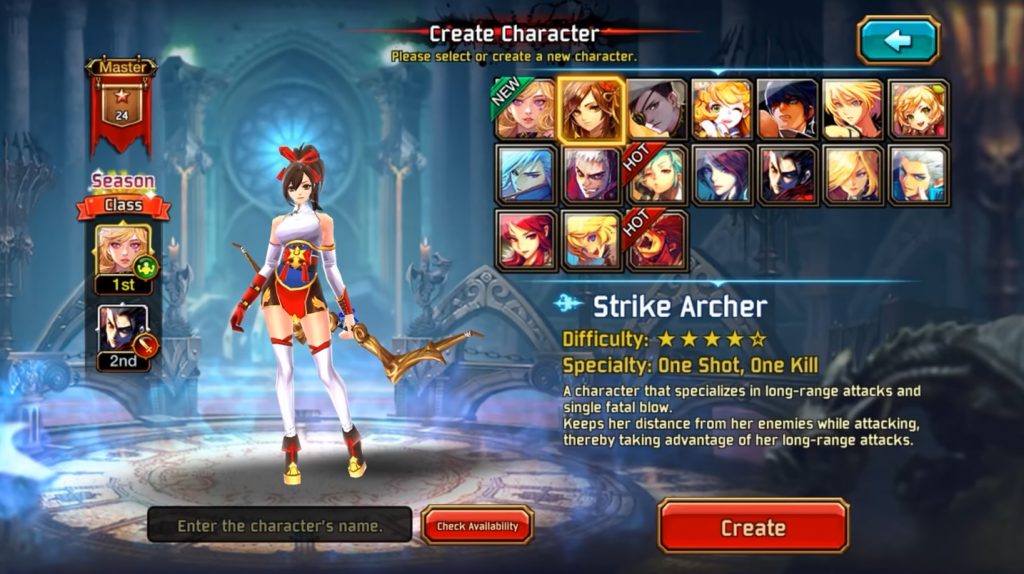Click the red Create button
Image resolution: width=1024 pixels, height=574 pixels.
coord(753,527)
